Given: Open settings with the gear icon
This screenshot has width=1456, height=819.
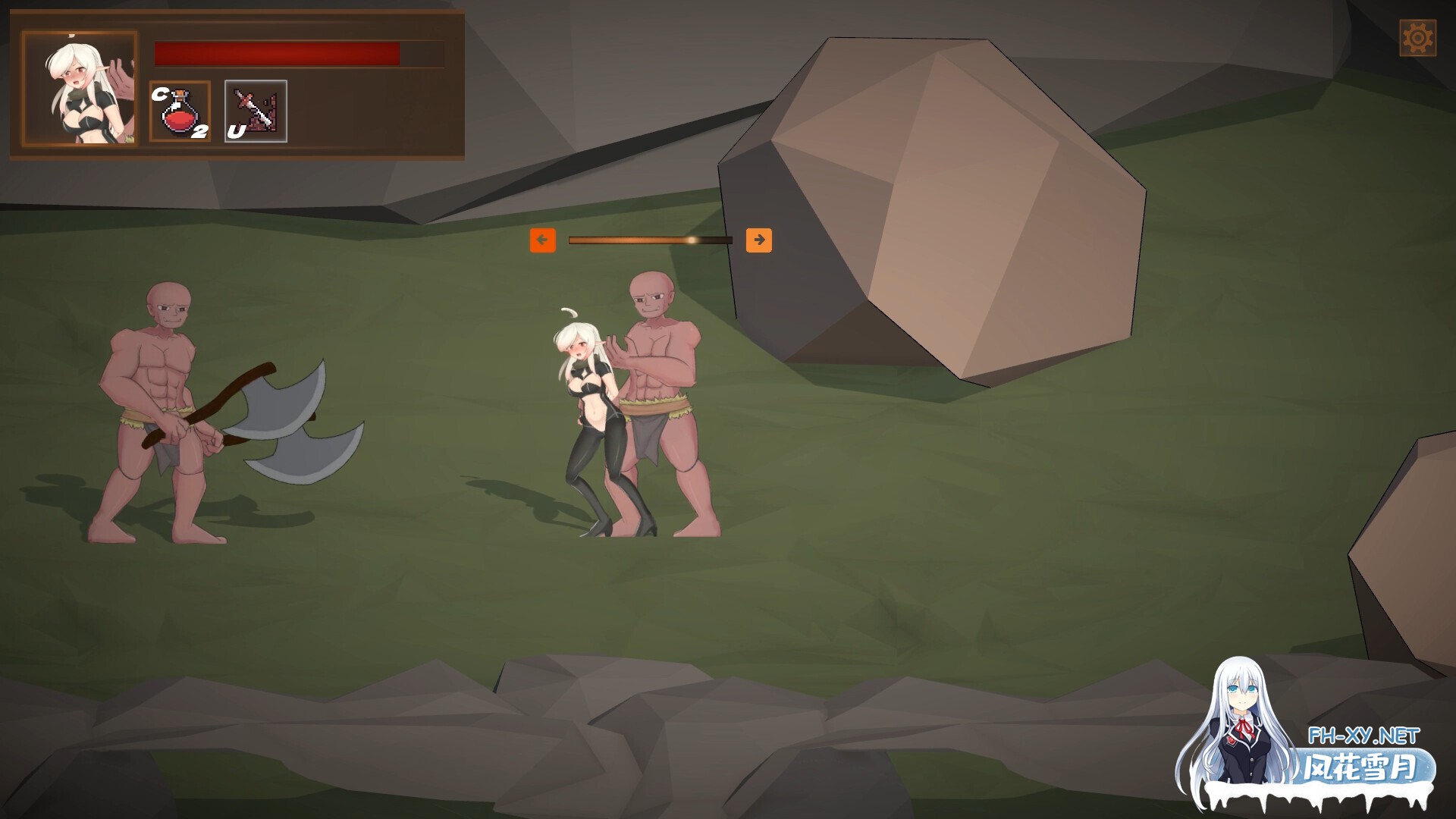Looking at the screenshot, I should coord(1417,38).
